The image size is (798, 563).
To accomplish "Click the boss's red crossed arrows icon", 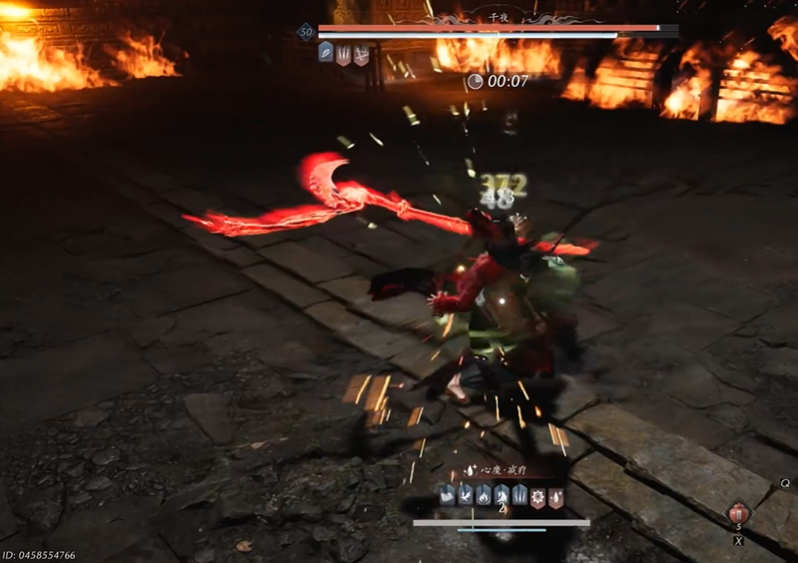I will tap(360, 54).
